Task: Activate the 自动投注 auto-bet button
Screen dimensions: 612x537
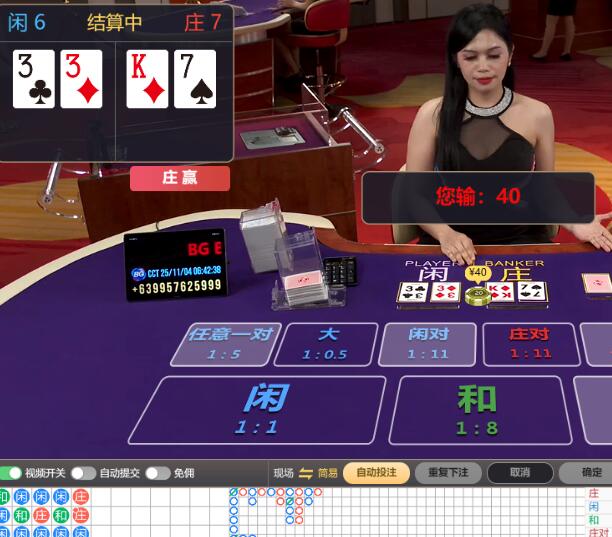Action: coord(376,473)
